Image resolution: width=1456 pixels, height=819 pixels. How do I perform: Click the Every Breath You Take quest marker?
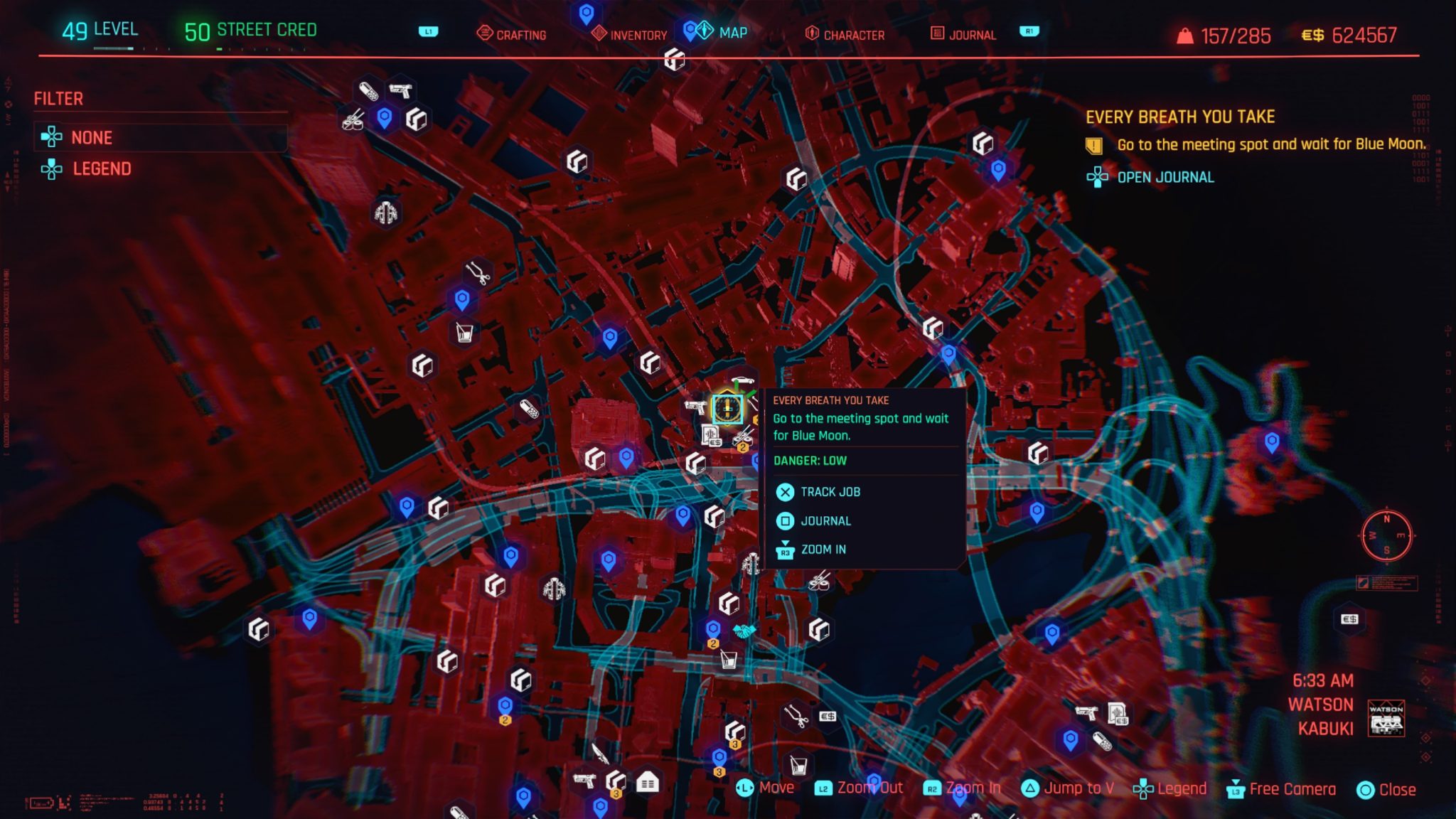(x=727, y=407)
